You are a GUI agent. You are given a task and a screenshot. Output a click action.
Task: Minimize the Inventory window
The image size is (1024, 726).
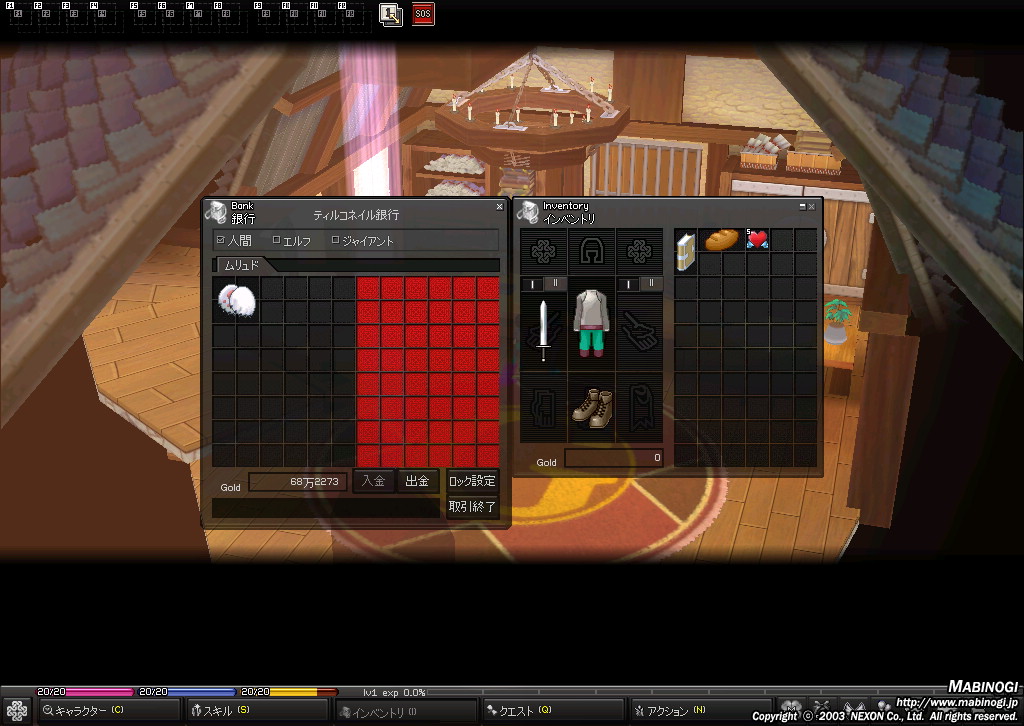[802, 207]
